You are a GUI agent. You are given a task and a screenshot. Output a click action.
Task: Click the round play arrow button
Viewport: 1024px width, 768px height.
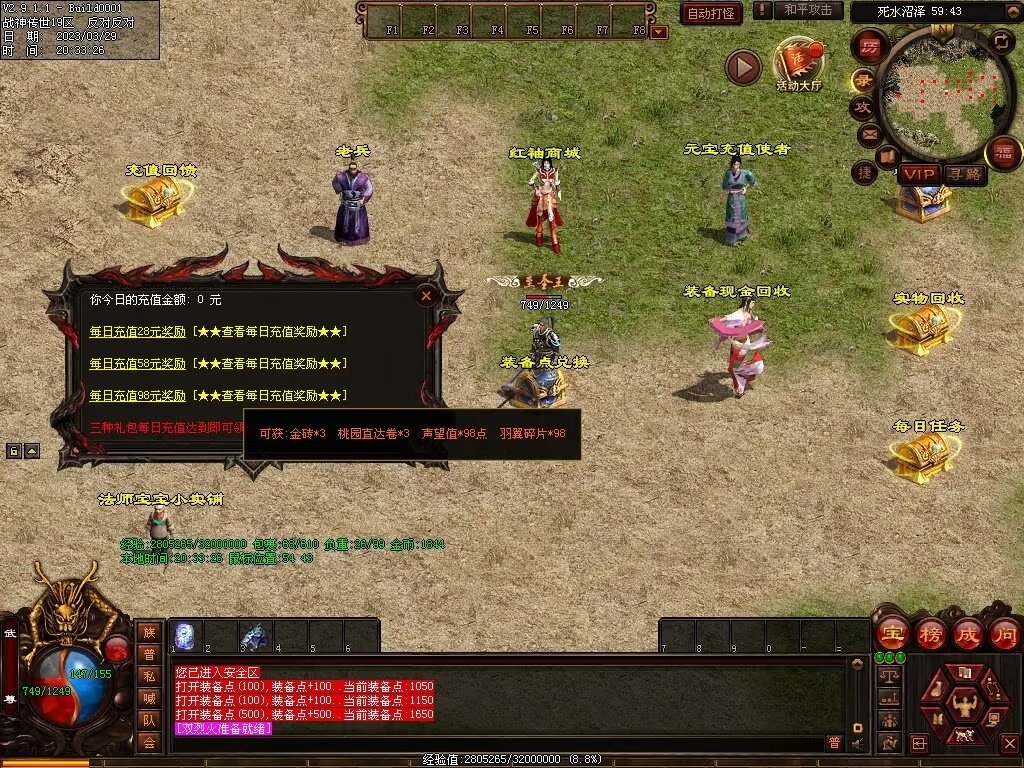[743, 67]
